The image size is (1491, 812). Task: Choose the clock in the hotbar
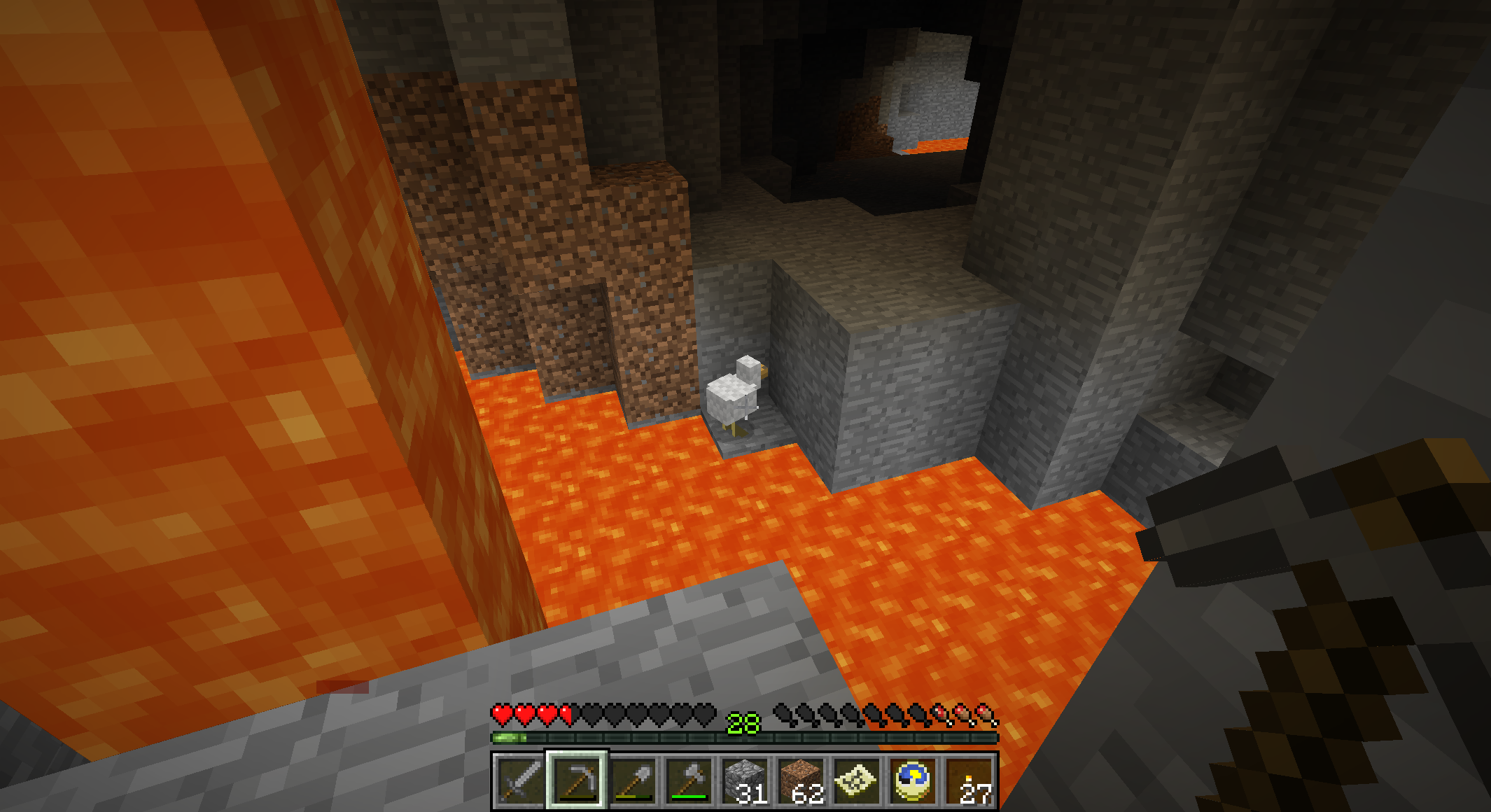(913, 780)
